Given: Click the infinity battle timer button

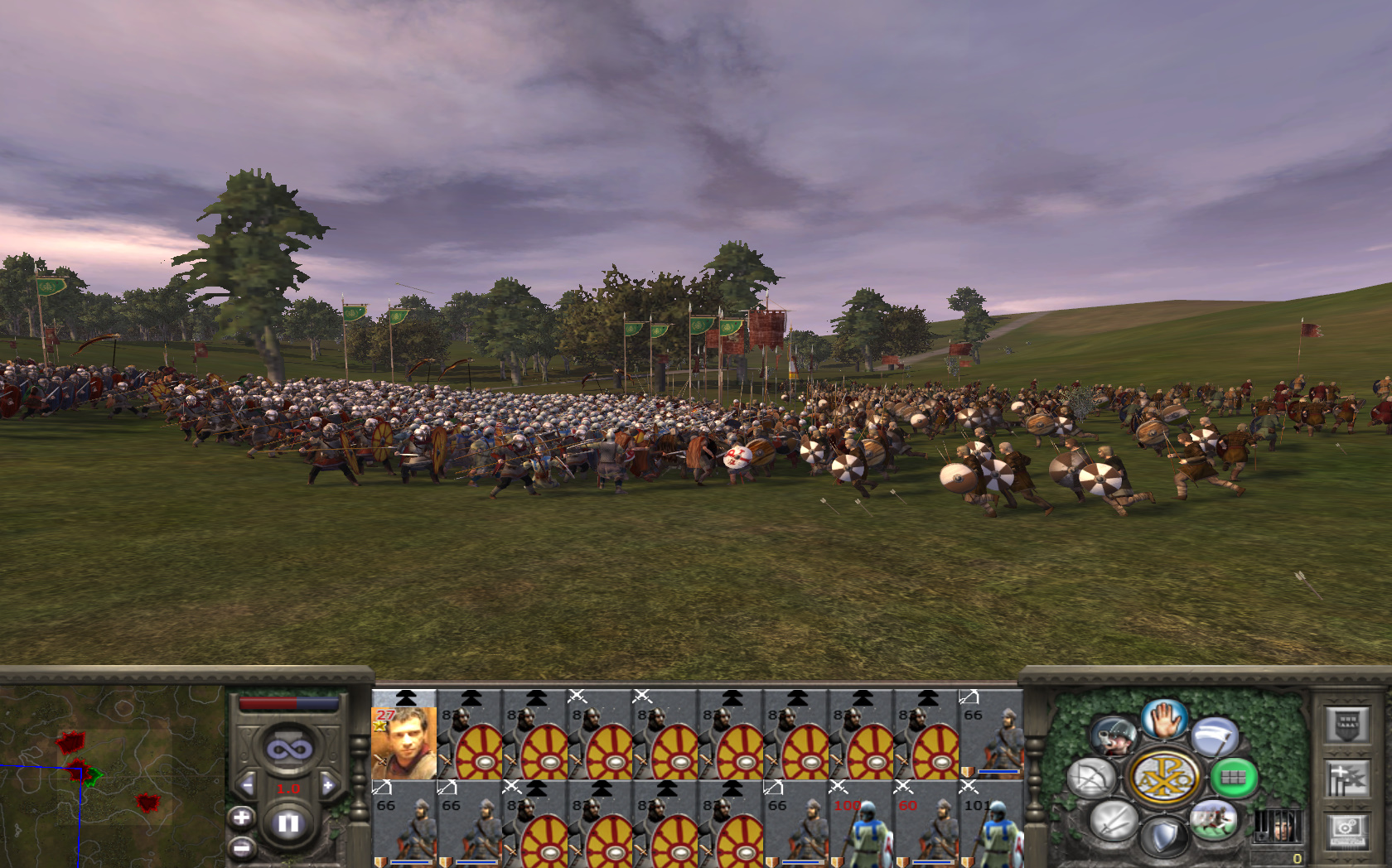Looking at the screenshot, I should pyautogui.click(x=288, y=749).
